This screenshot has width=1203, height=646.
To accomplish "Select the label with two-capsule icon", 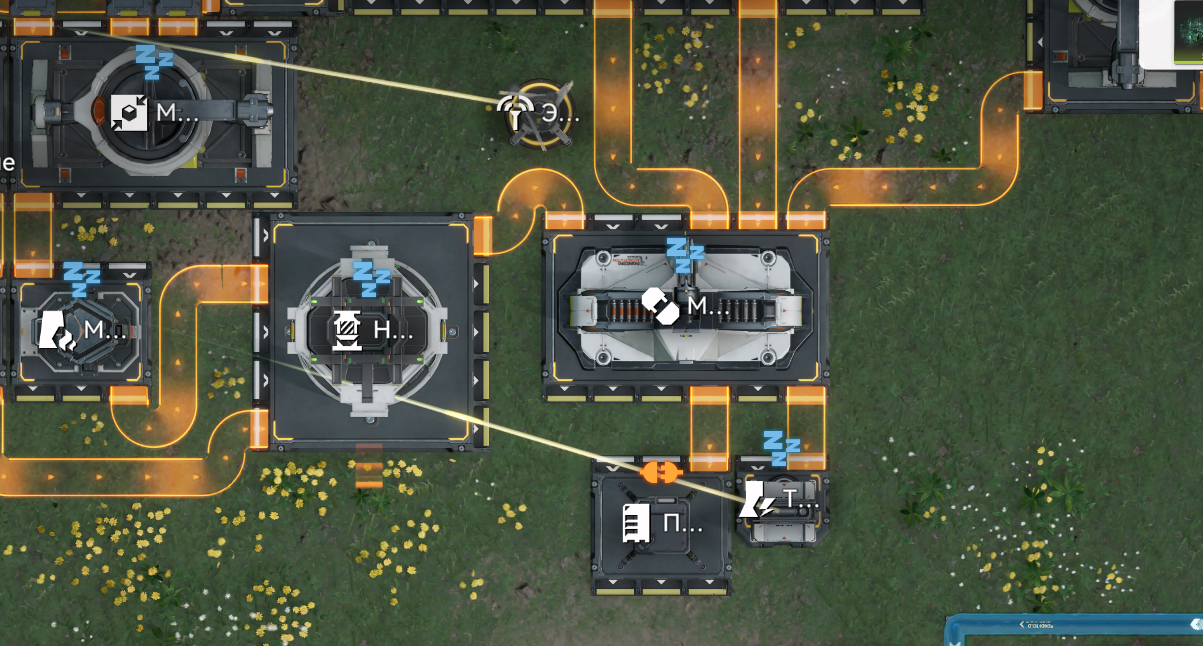I will point(684,306).
